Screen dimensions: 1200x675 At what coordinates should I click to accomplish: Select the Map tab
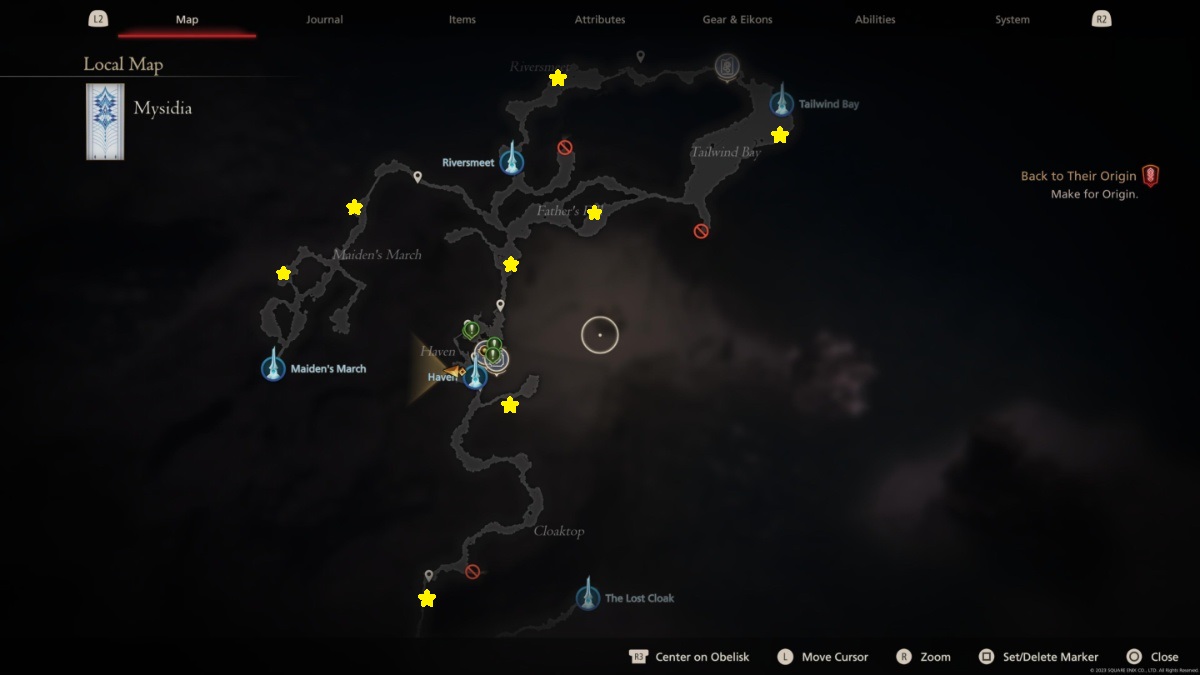187,19
